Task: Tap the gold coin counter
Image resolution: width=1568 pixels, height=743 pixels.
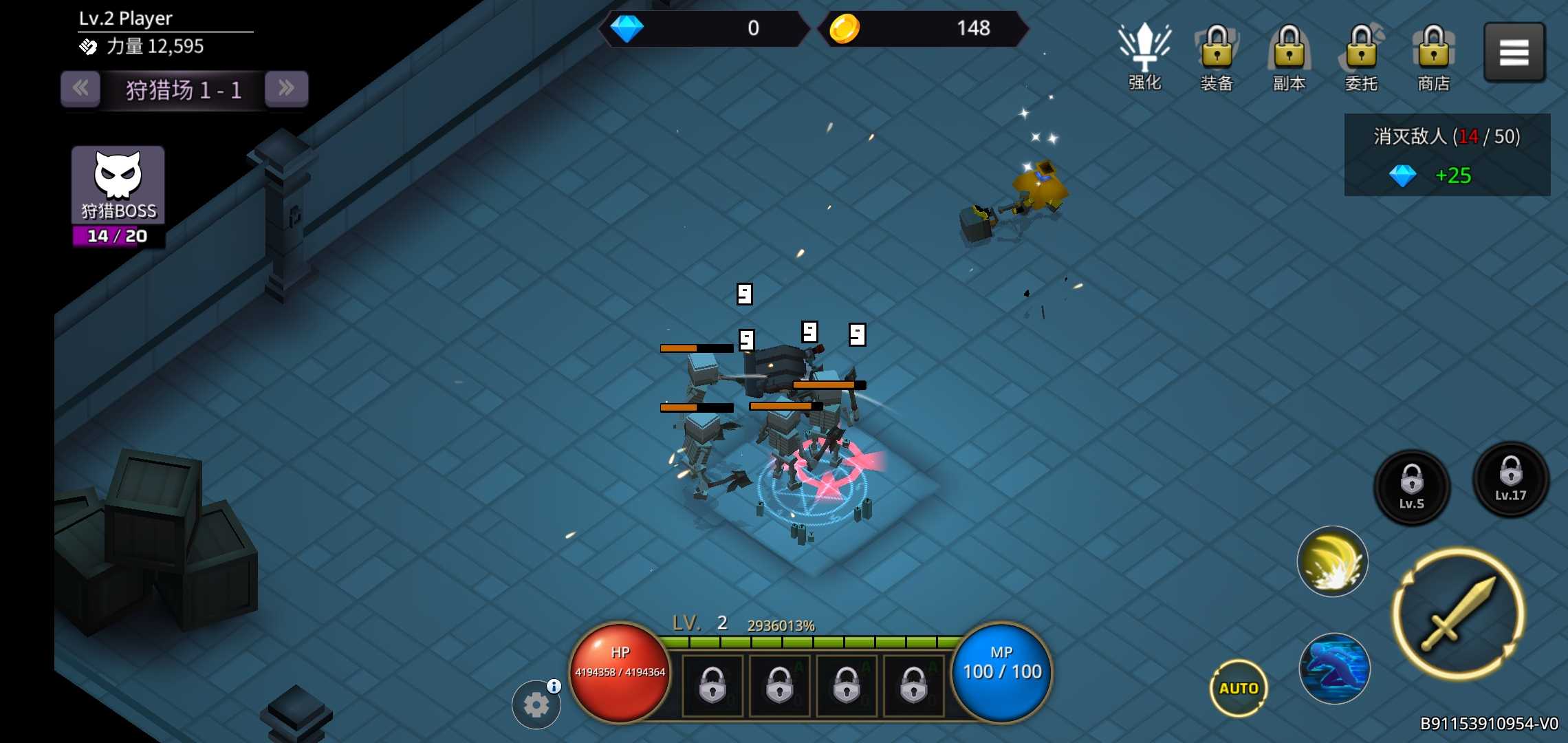Action: (922, 29)
